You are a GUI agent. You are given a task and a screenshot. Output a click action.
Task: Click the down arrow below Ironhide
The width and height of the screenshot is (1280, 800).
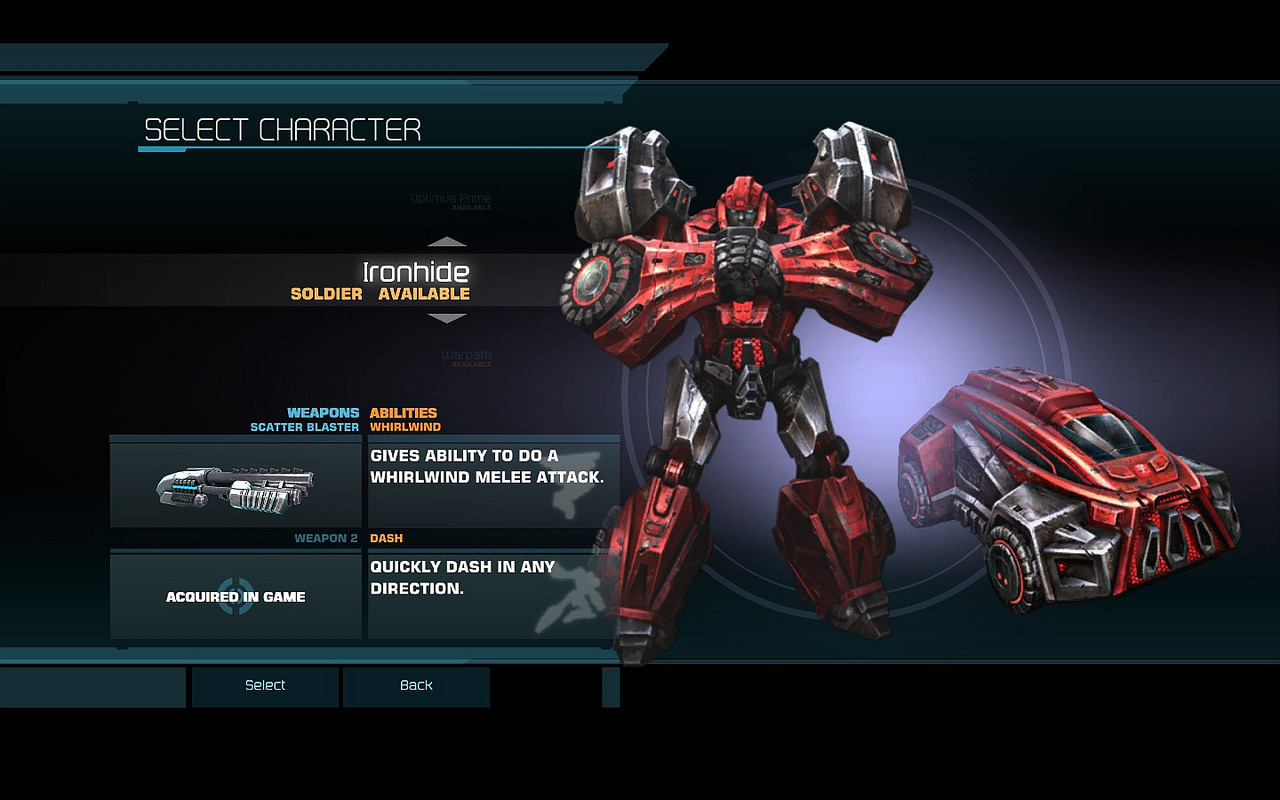point(447,318)
